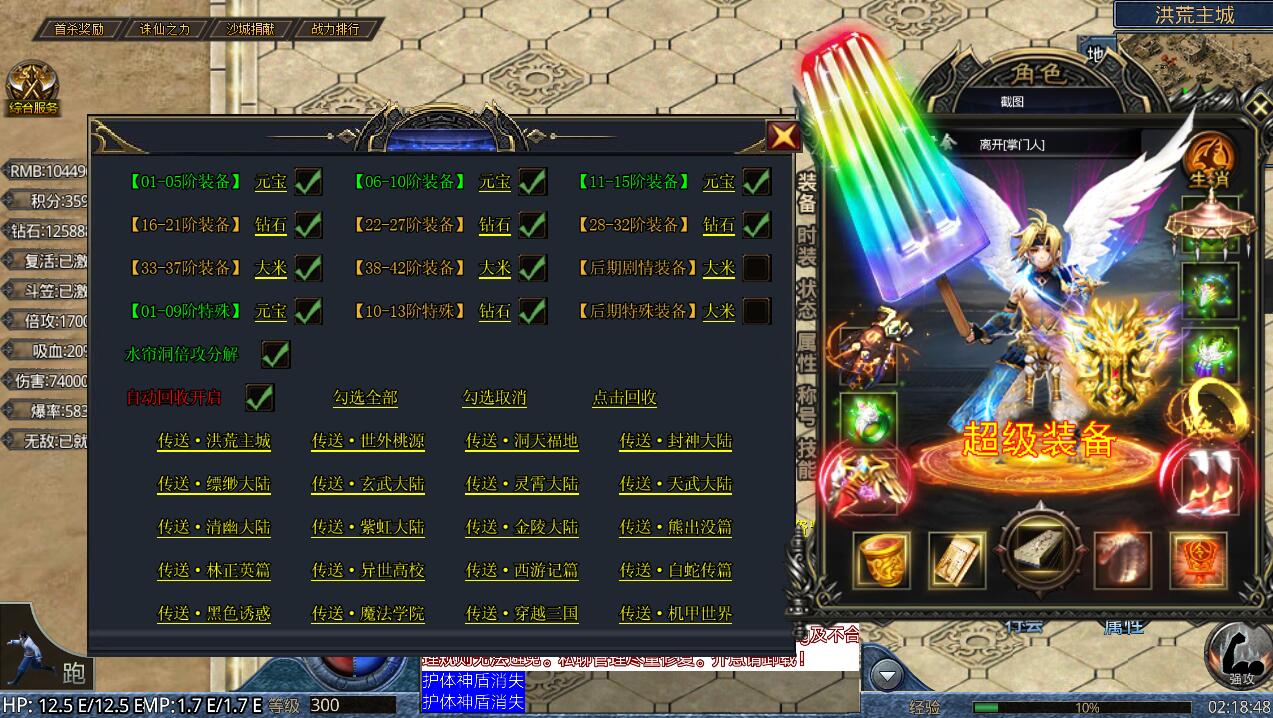Teleport to 洪荒主城

tap(214, 441)
